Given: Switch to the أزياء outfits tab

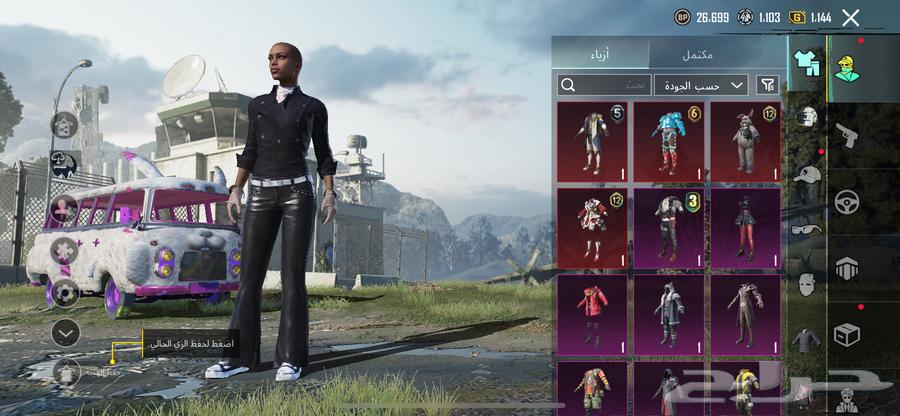Looking at the screenshot, I should click(601, 54).
